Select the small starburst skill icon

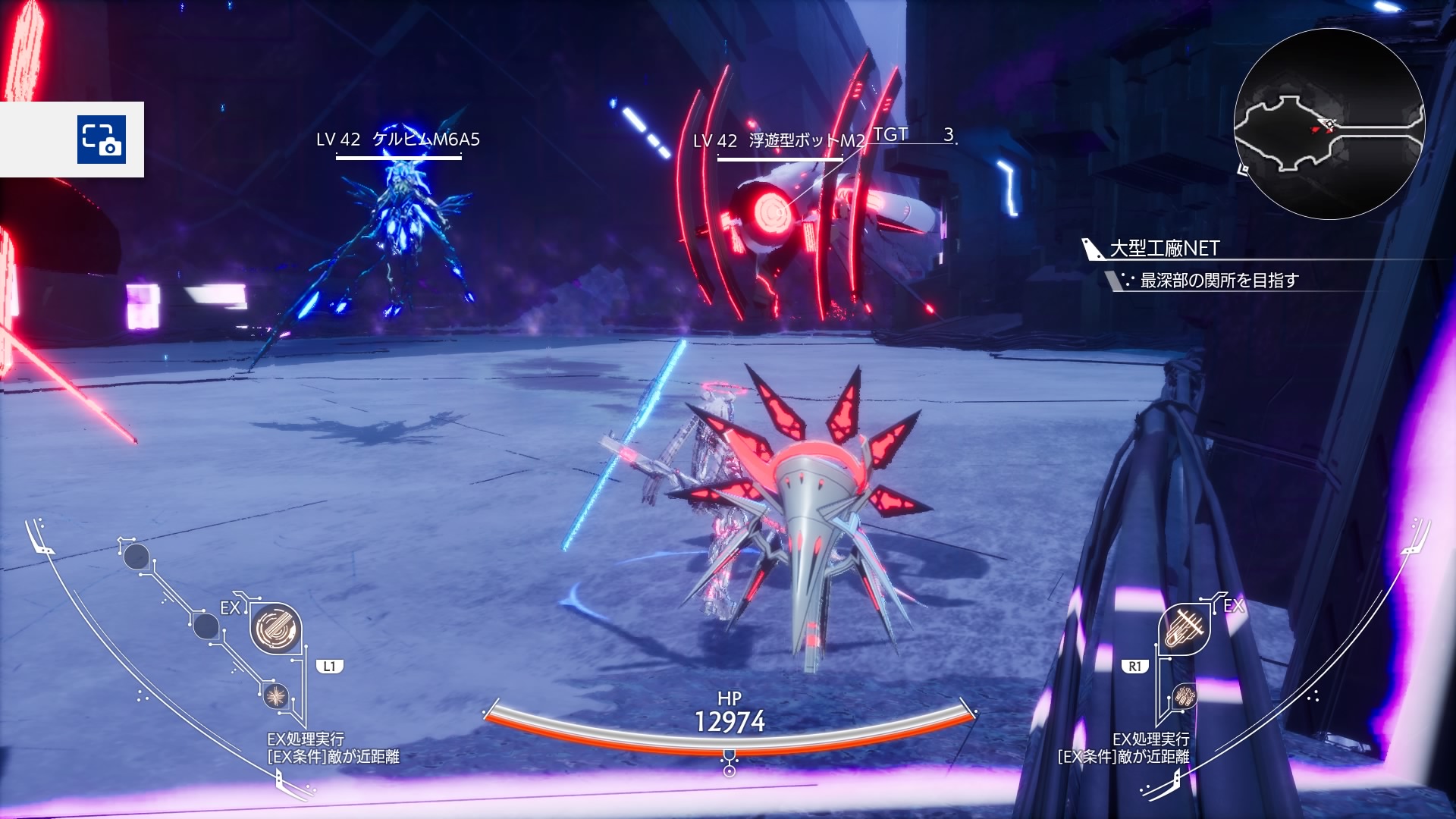click(x=276, y=695)
